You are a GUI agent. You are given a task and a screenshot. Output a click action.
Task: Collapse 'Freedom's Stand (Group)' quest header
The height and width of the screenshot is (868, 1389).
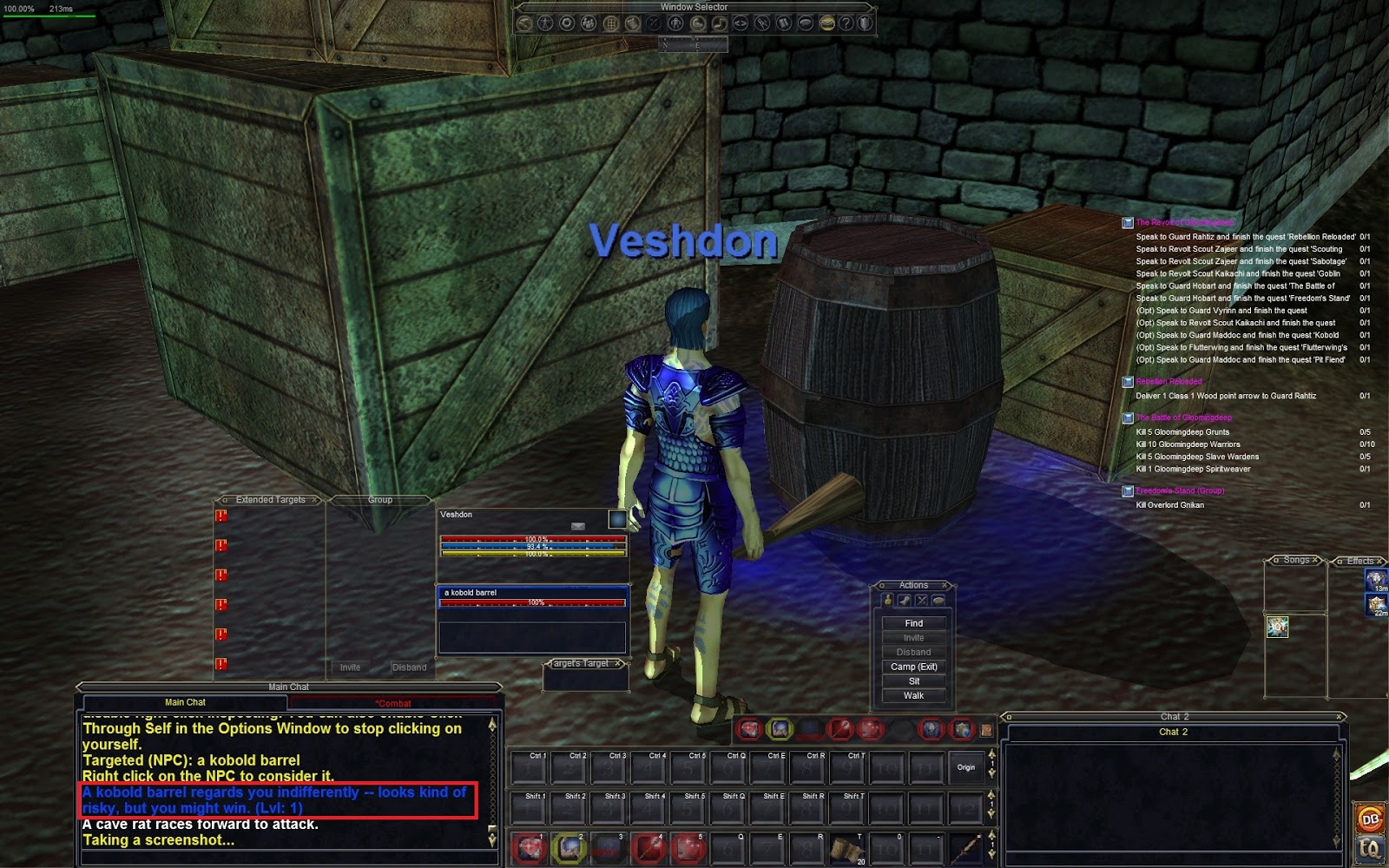pos(1127,490)
